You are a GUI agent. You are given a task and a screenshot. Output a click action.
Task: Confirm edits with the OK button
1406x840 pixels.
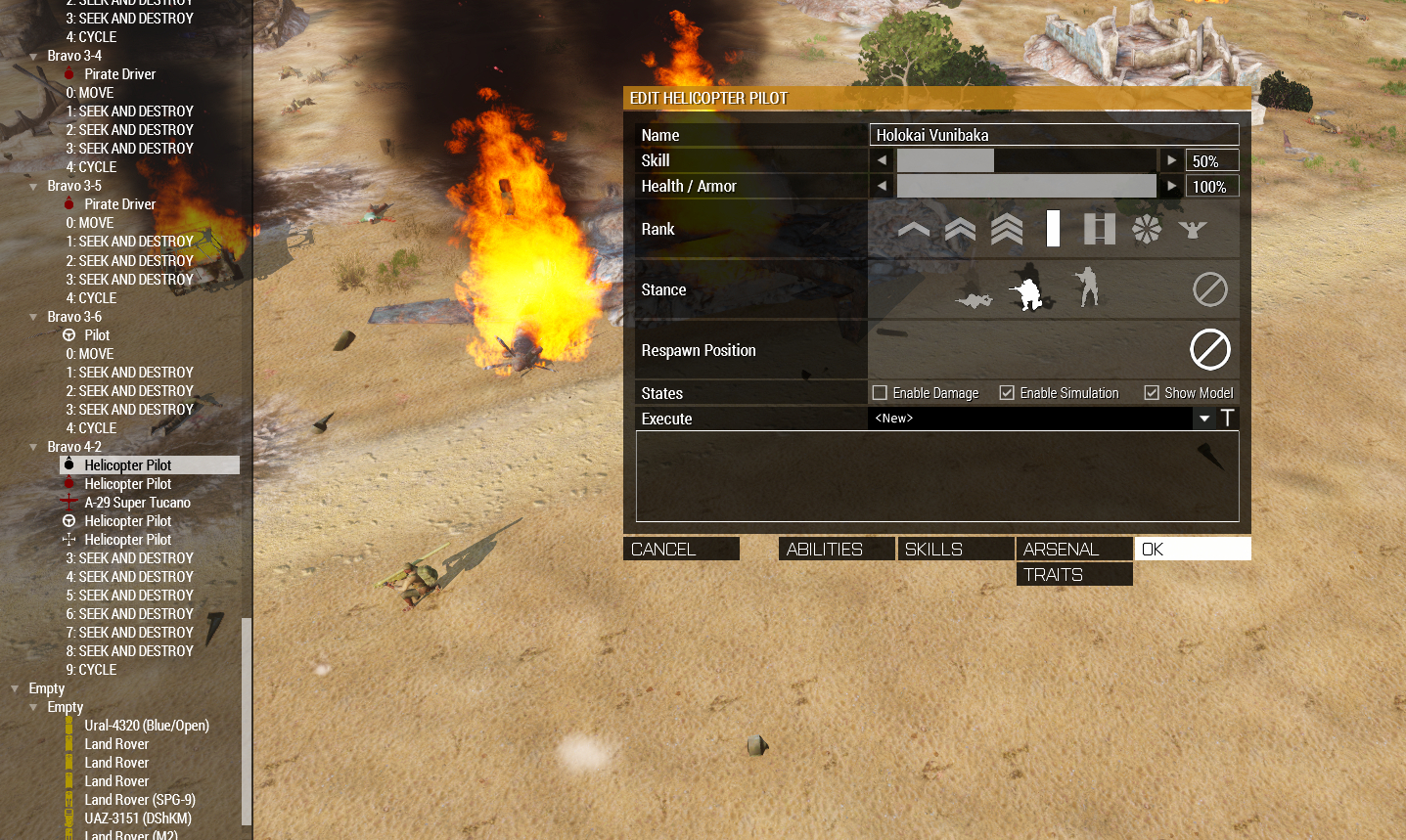1192,549
